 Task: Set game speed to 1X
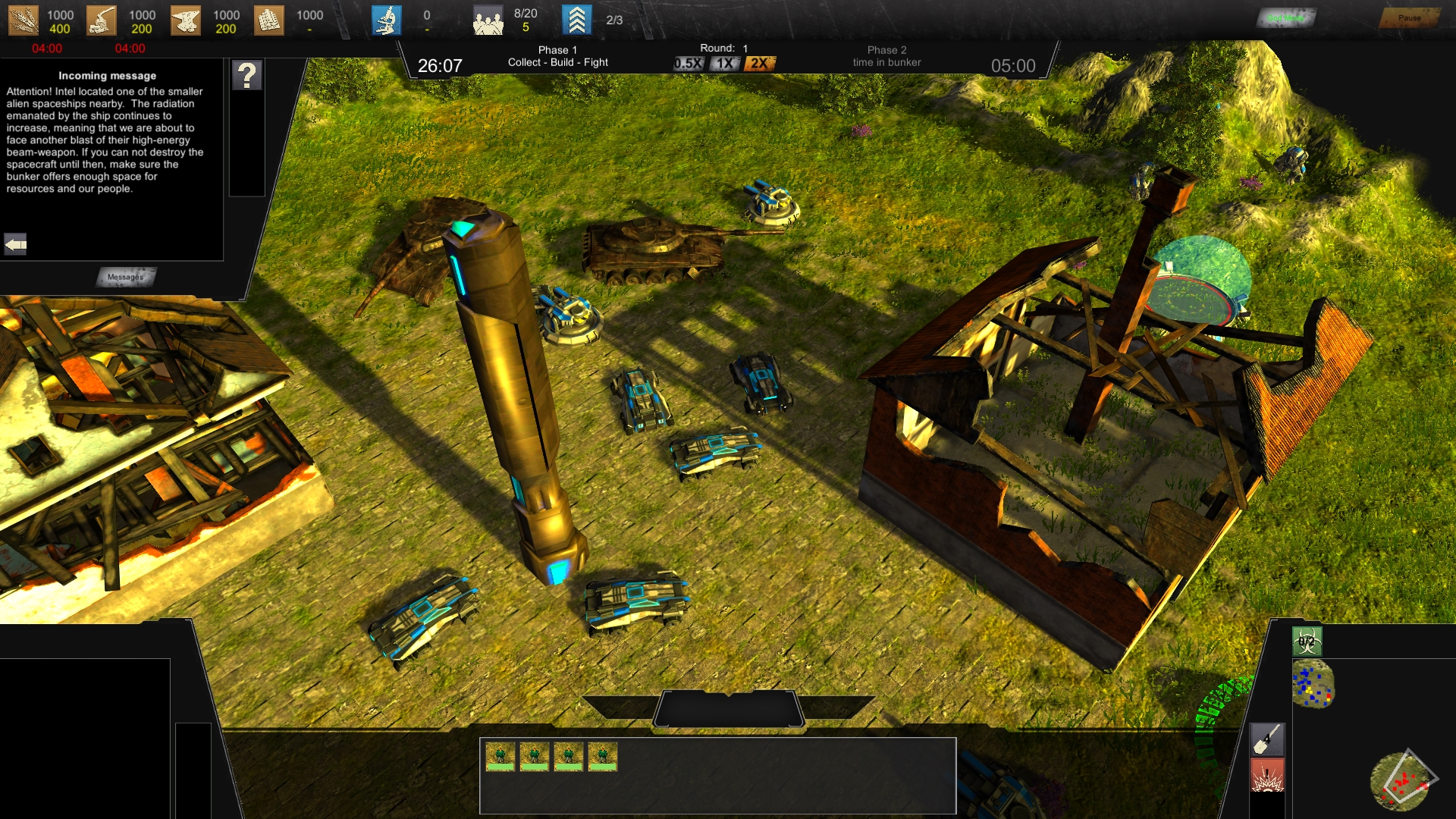pyautogui.click(x=725, y=64)
